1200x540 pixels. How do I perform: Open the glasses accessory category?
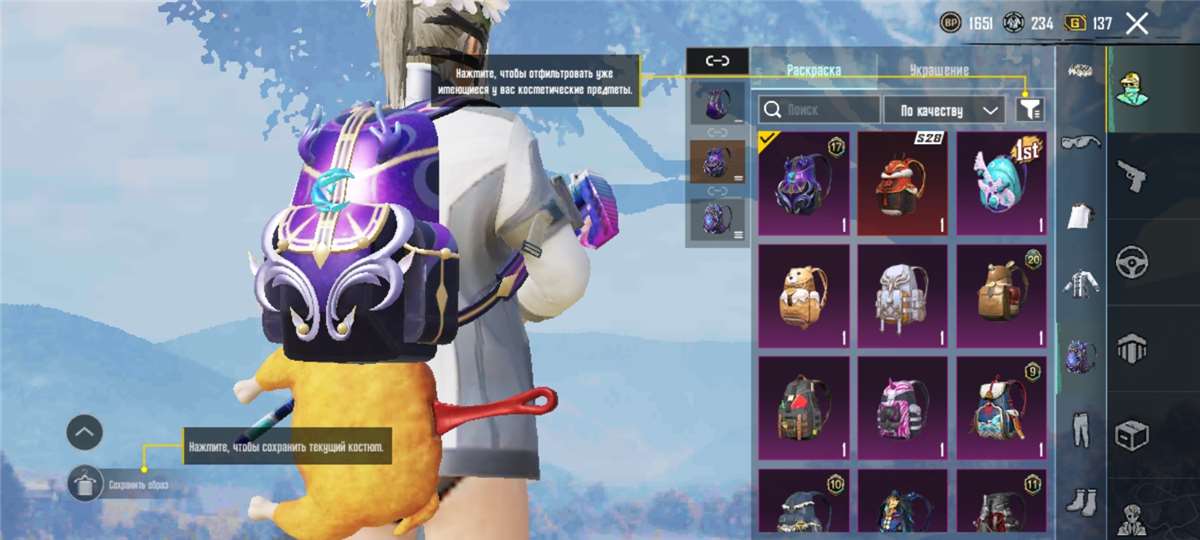(x=1080, y=143)
